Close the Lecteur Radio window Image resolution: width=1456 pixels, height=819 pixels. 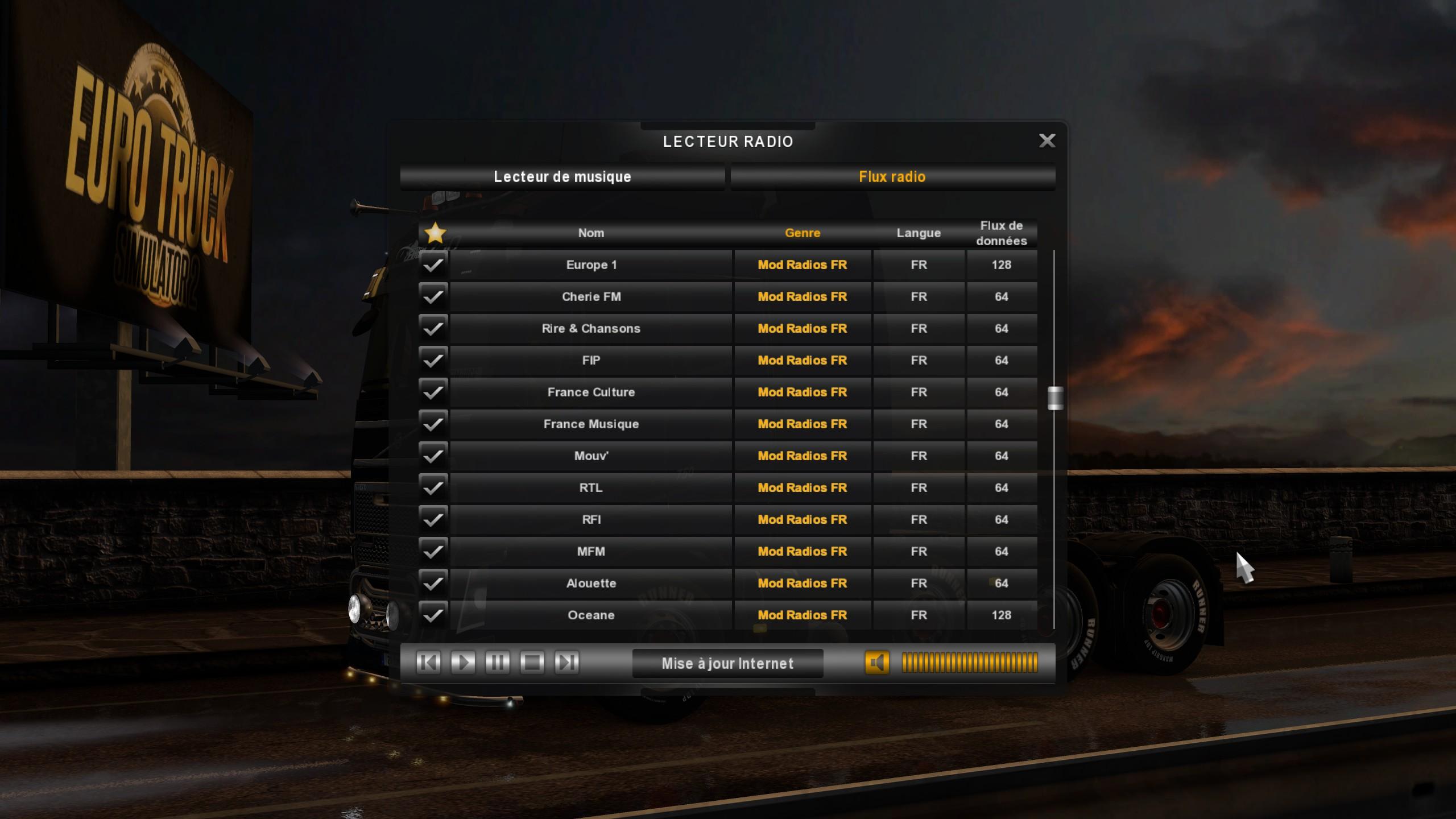[x=1046, y=140]
